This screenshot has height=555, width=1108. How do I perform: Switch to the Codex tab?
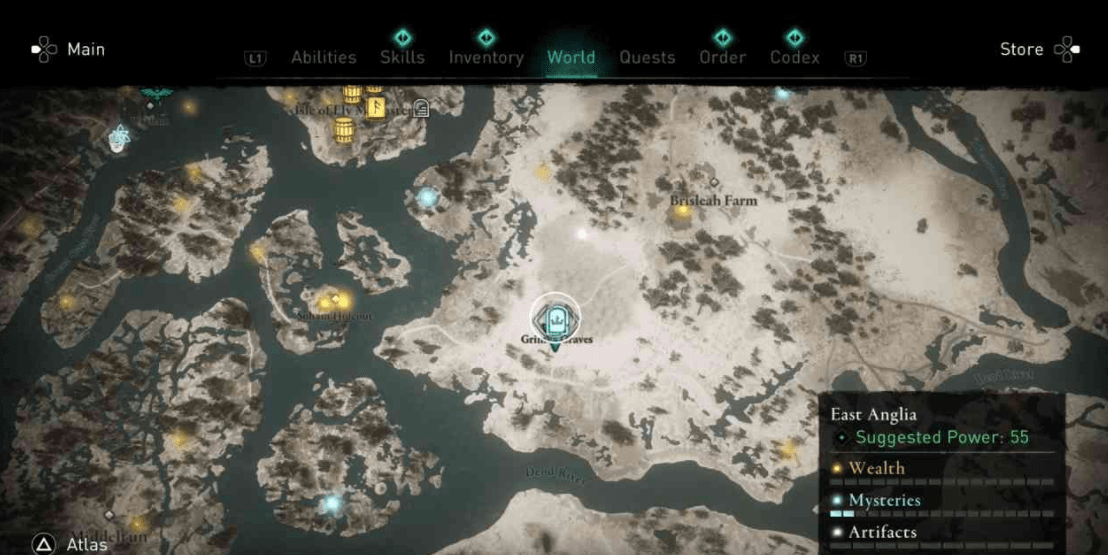794,57
